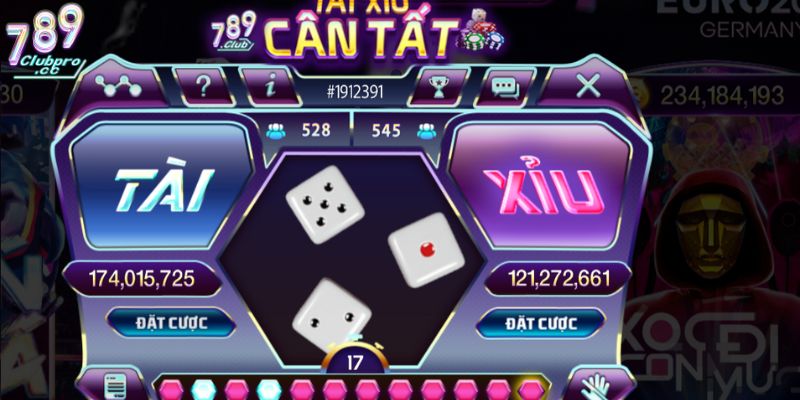Open the question mark help button
Screen dimensions: 800x400
click(x=203, y=87)
